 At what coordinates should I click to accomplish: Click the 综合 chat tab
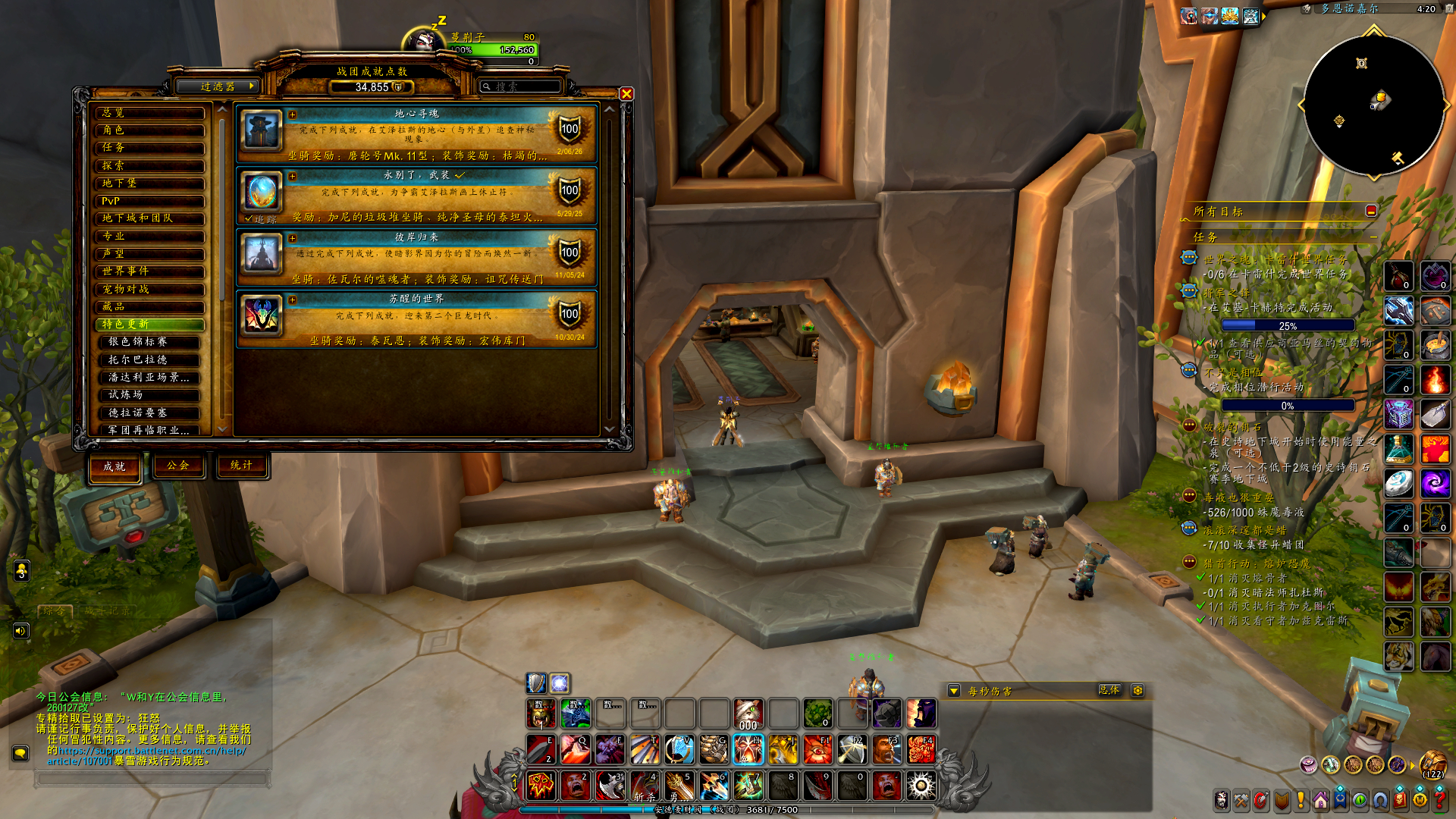pos(55,610)
